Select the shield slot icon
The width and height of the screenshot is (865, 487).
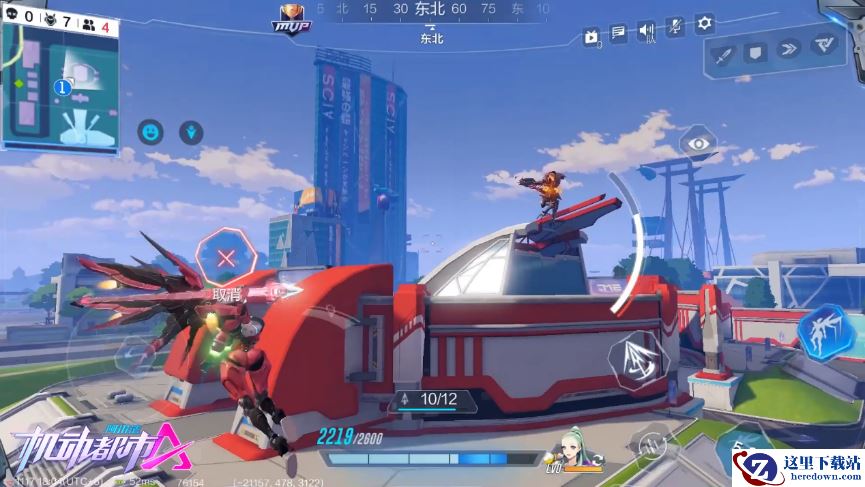pos(756,52)
